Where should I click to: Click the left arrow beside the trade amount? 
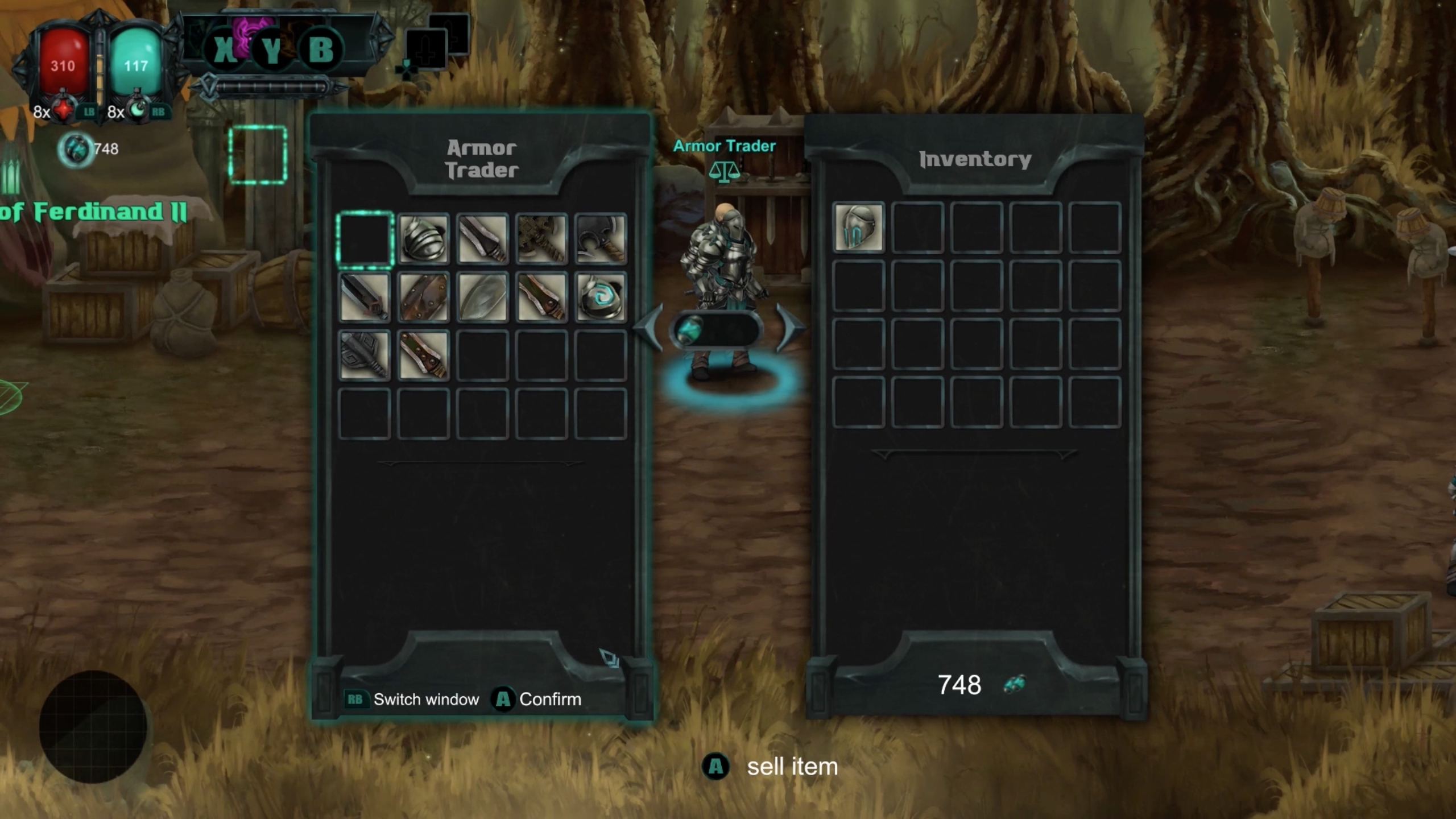649,329
